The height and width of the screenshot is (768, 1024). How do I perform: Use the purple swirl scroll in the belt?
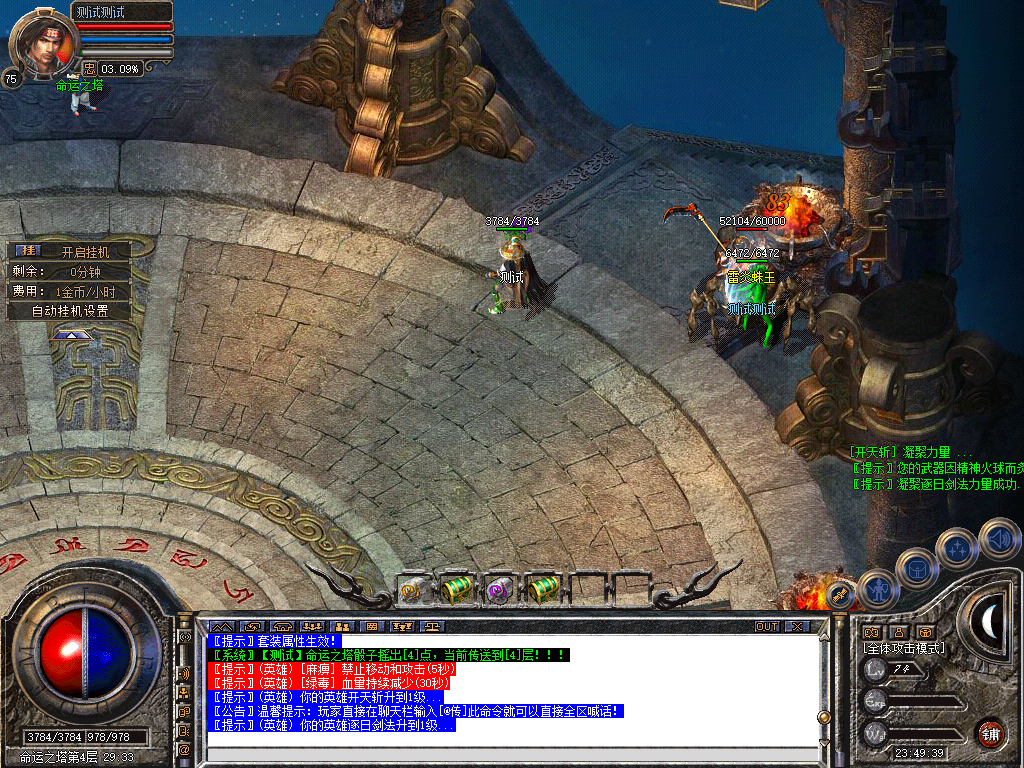[498, 590]
